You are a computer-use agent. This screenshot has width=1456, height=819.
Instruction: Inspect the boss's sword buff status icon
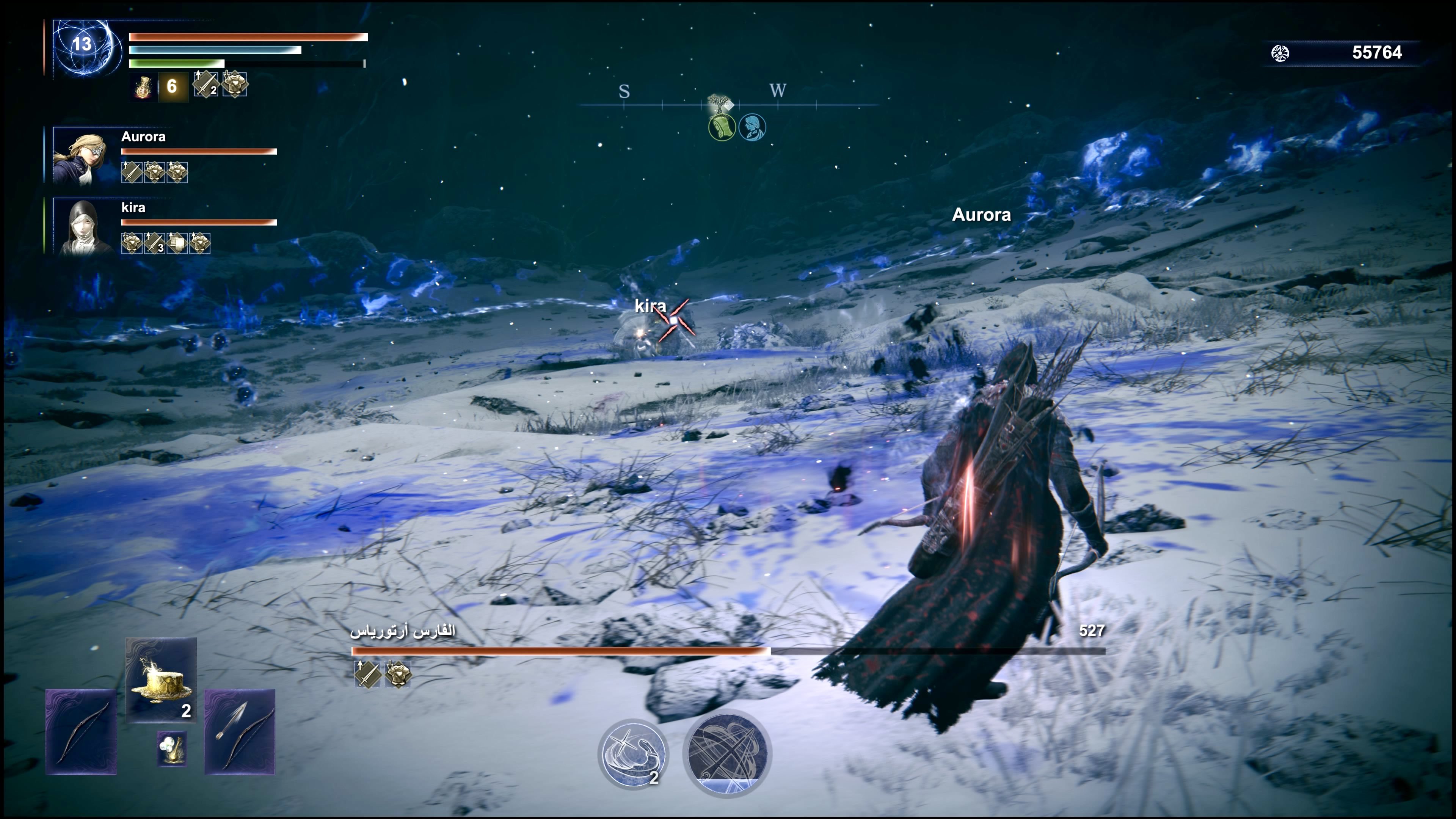tap(367, 674)
